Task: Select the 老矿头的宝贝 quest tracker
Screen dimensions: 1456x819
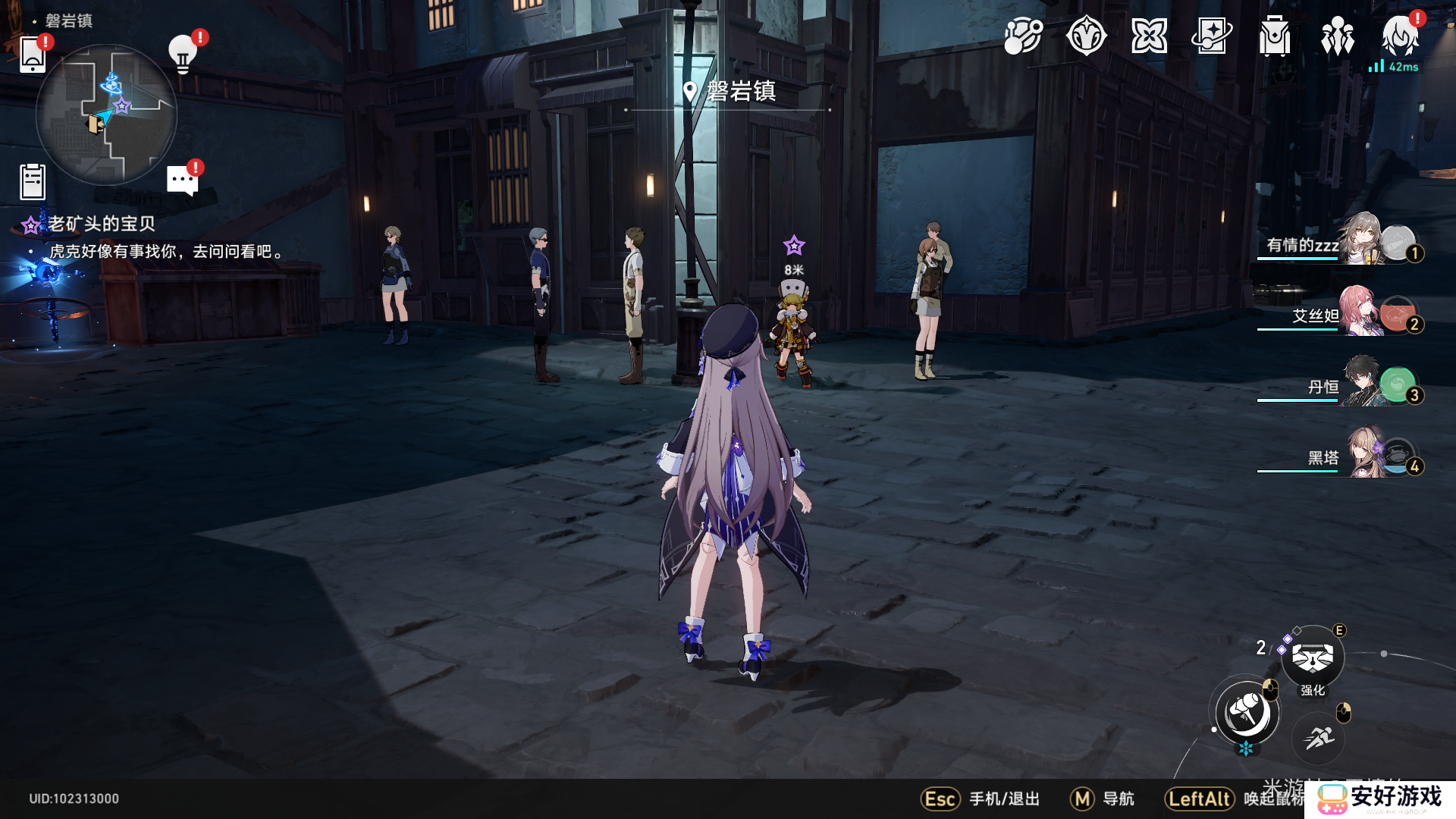Action: 102,224
